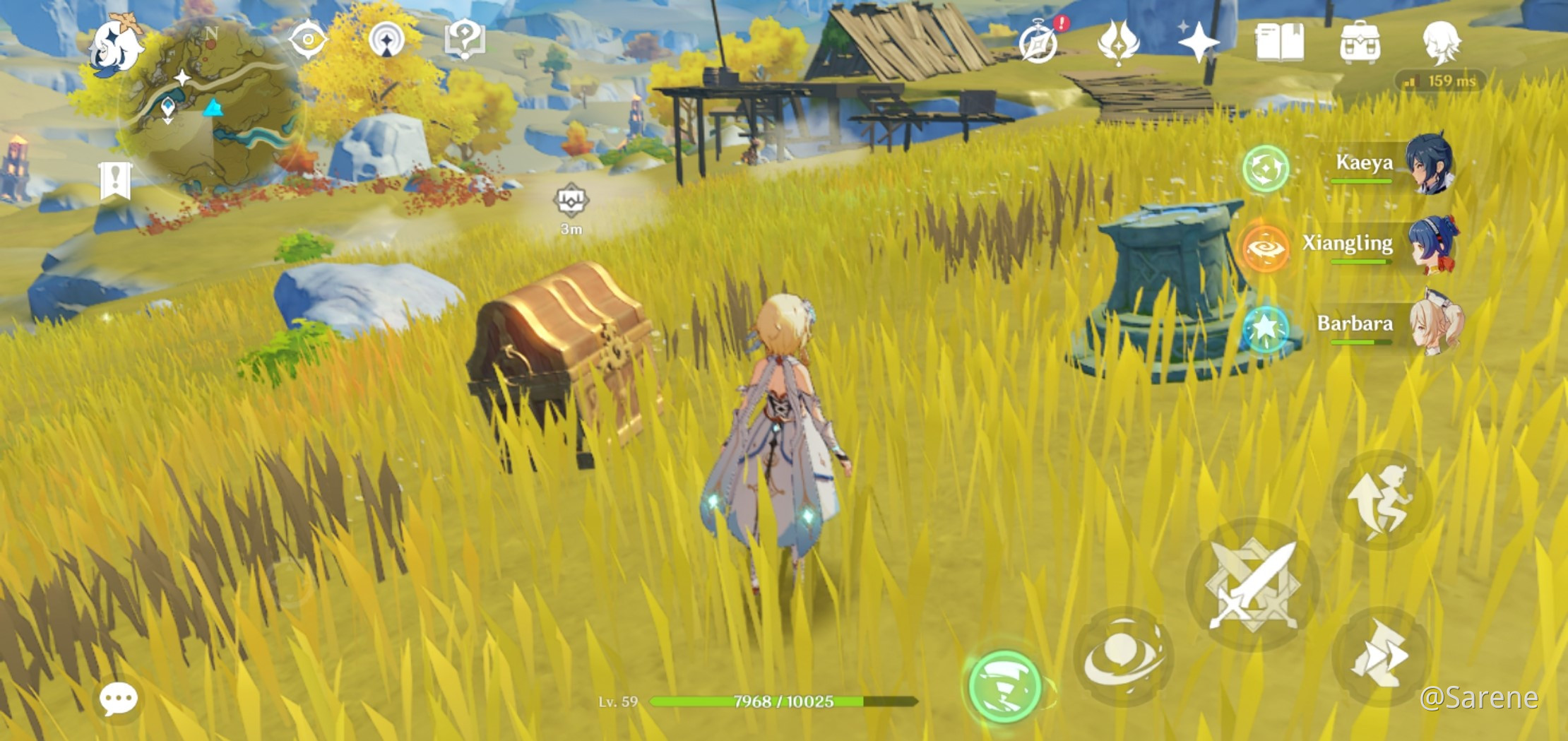This screenshot has width=1568, height=741.
Task: Tap the sprint dash button
Action: point(1381,656)
